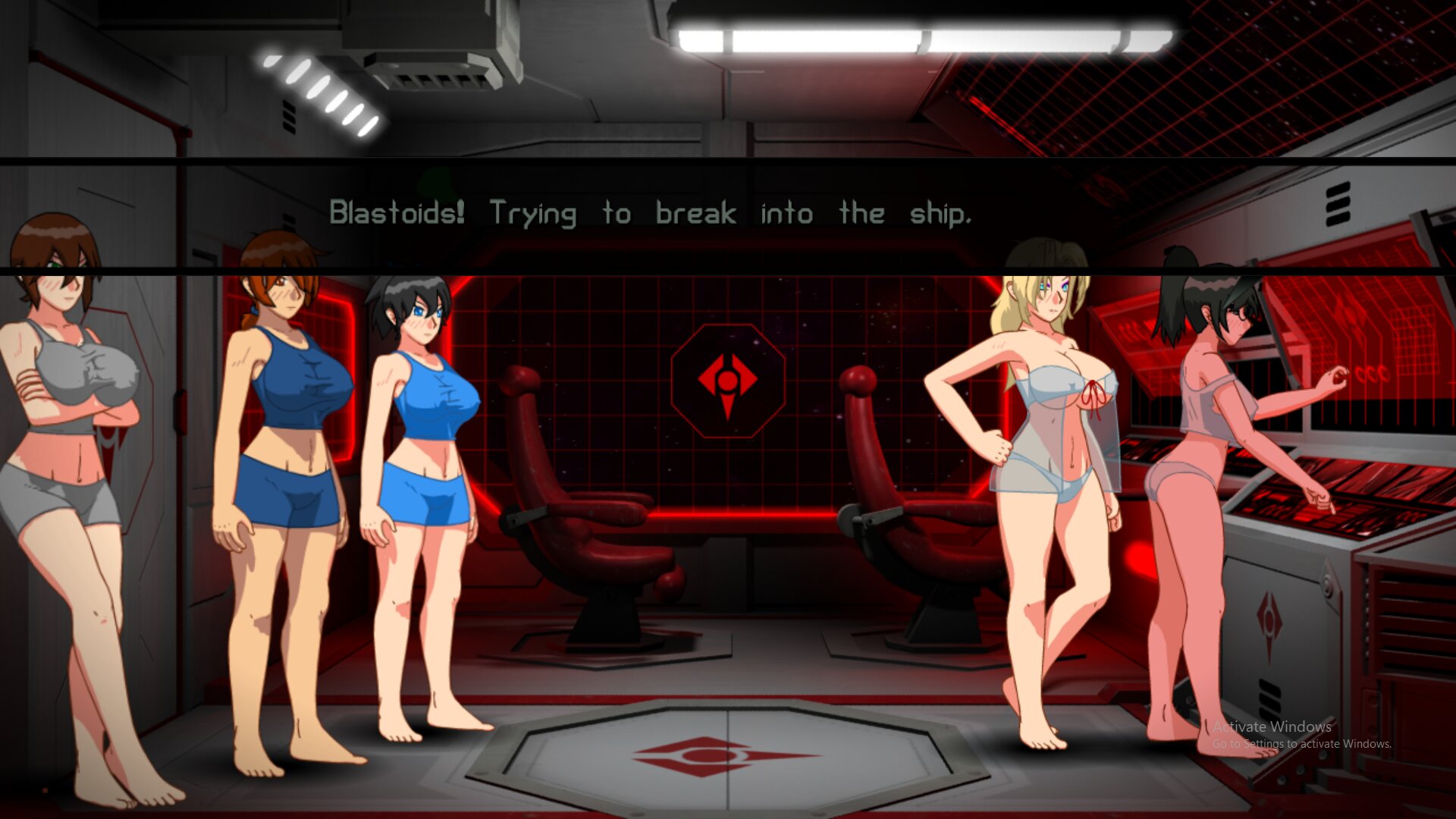Advance the Blastoids dialogue text box

point(651,215)
